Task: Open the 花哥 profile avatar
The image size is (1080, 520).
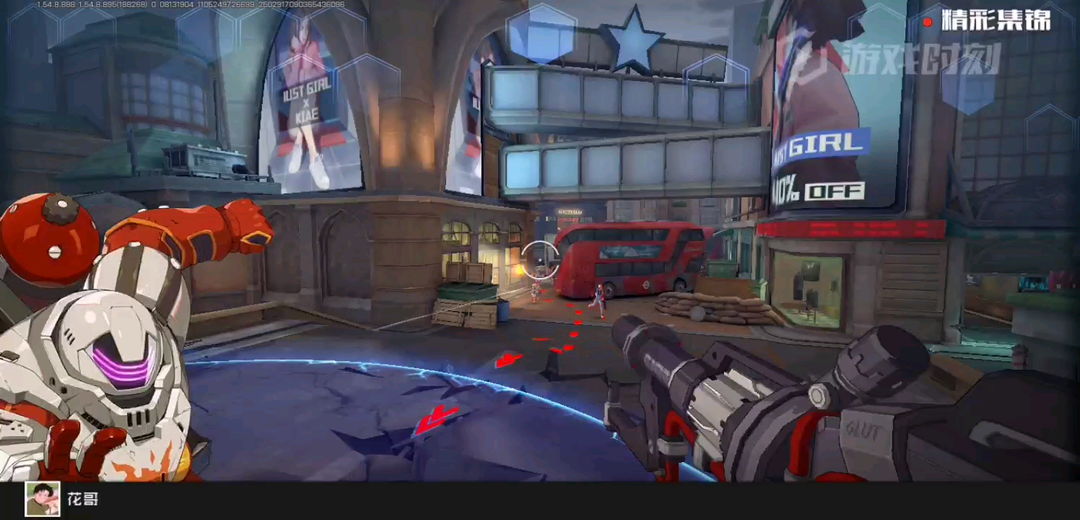Action: click(42, 498)
